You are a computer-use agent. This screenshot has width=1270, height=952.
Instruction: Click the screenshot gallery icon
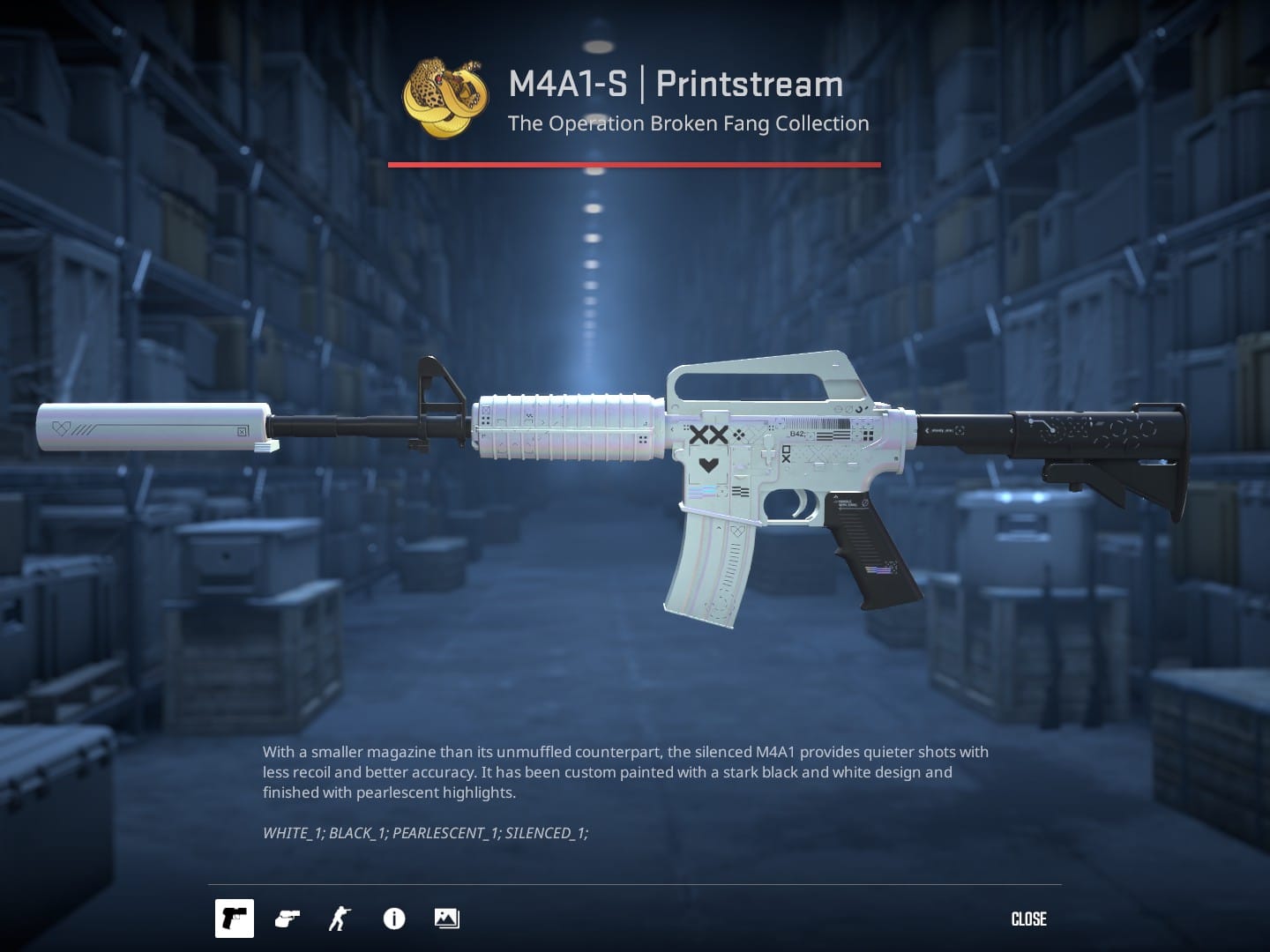[x=445, y=919]
